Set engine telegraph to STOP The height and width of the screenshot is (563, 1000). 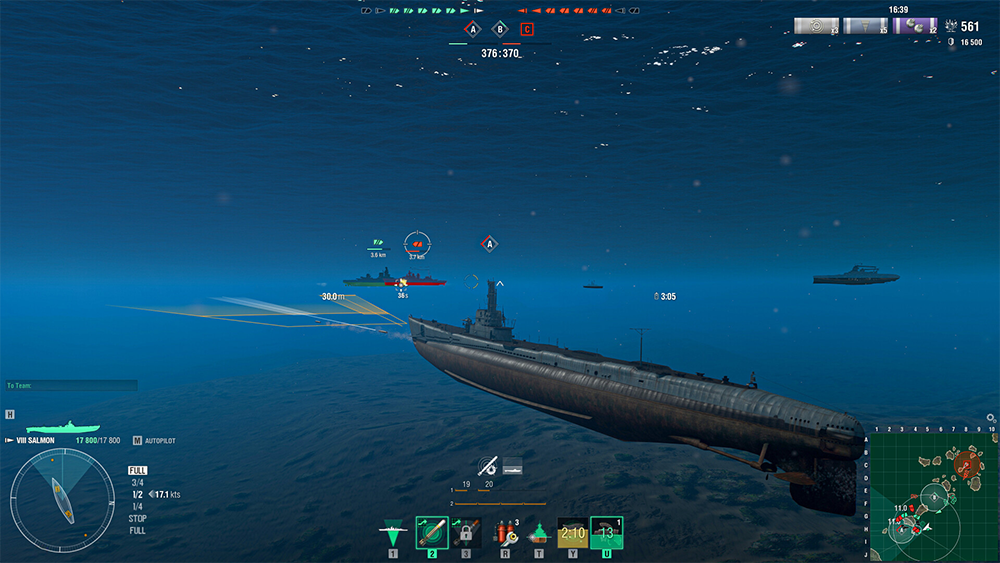pyautogui.click(x=138, y=518)
